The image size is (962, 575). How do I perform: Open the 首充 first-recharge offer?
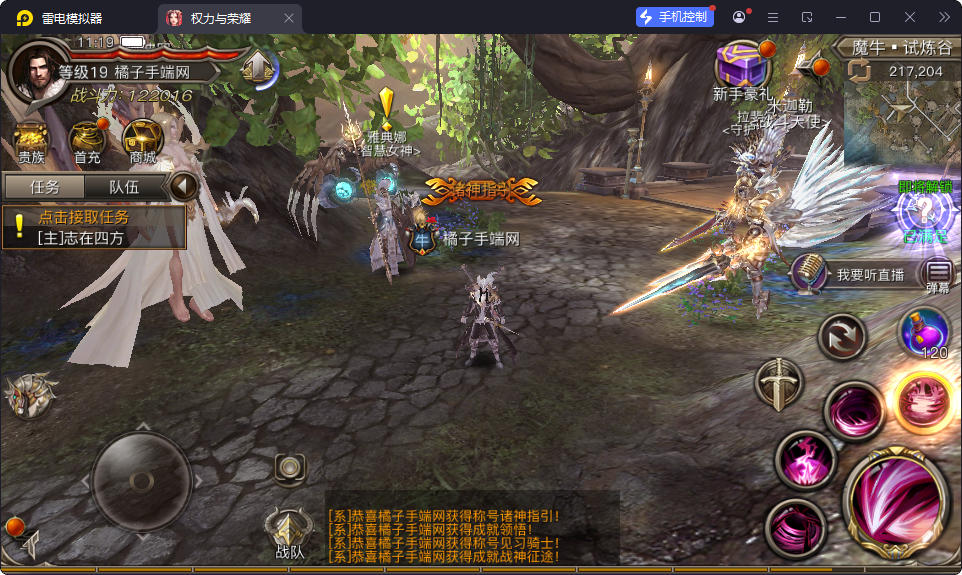(x=87, y=140)
